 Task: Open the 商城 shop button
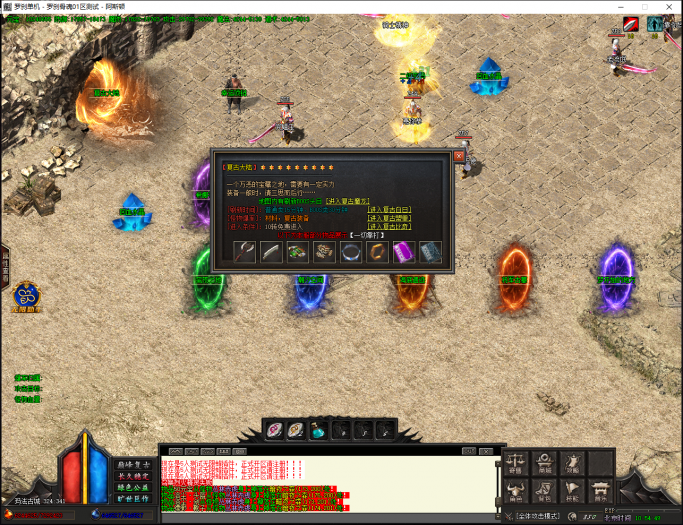545,462
